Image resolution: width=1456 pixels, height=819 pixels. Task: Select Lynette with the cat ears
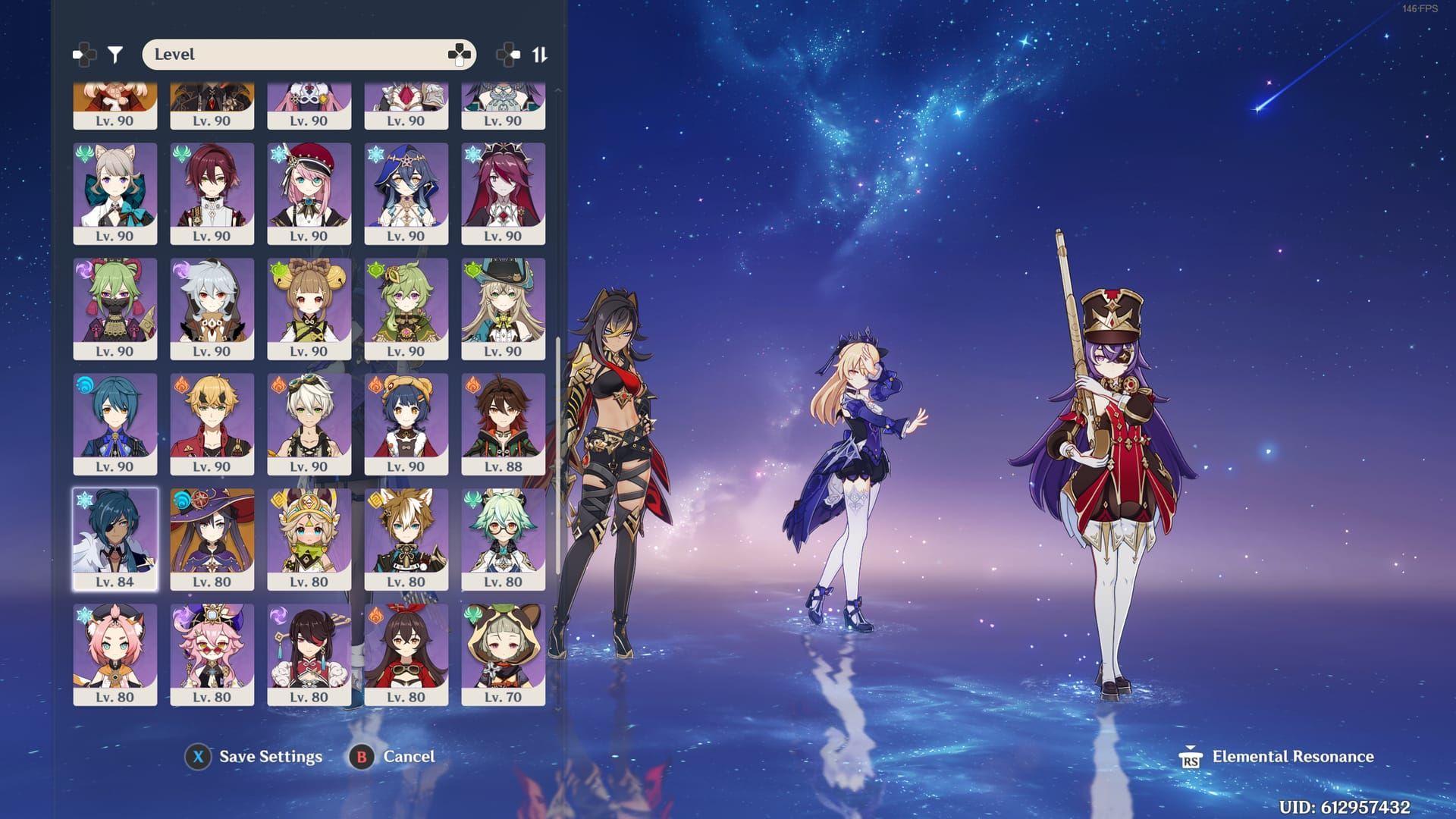pos(115,193)
